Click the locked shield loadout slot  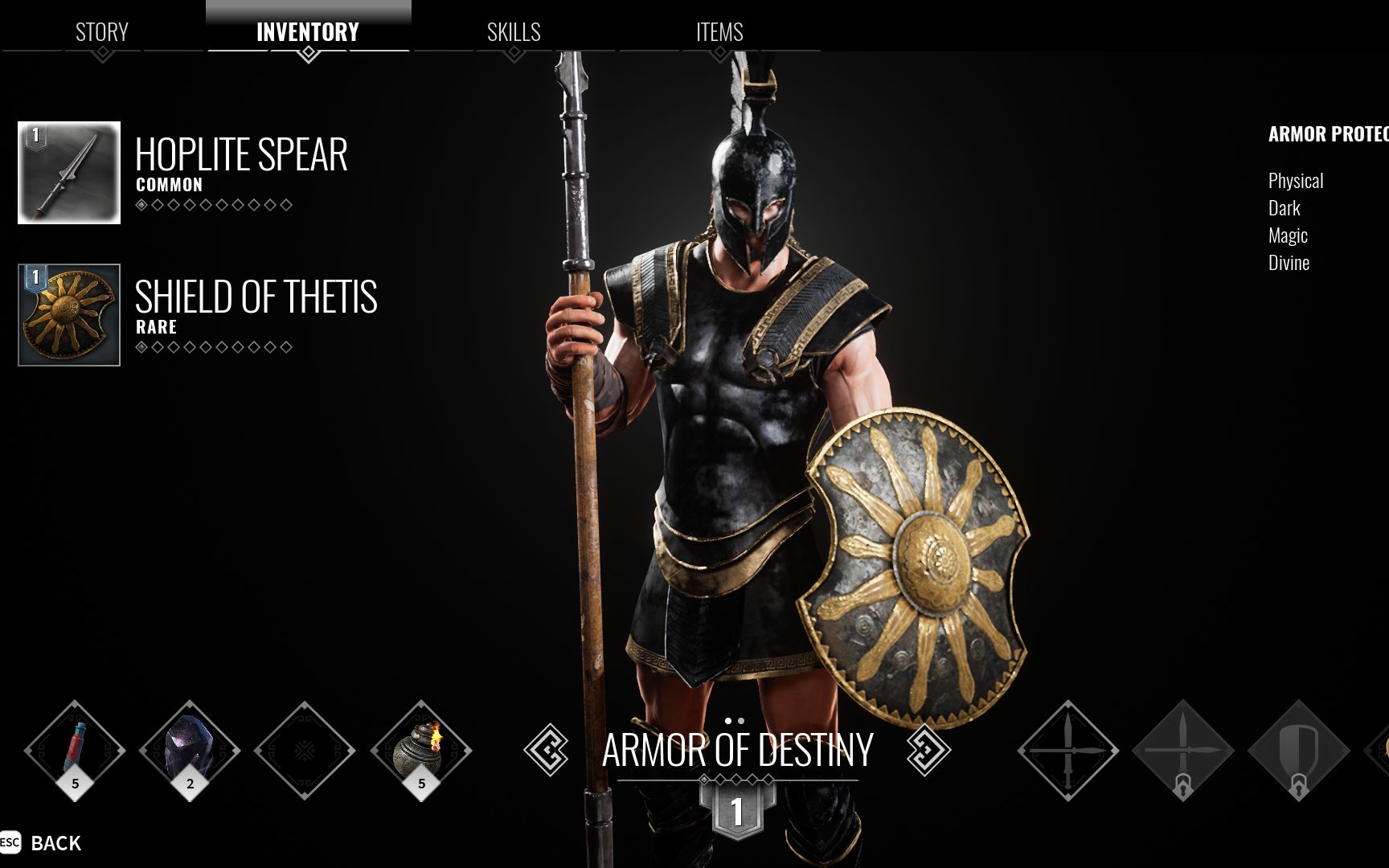[x=1298, y=750]
